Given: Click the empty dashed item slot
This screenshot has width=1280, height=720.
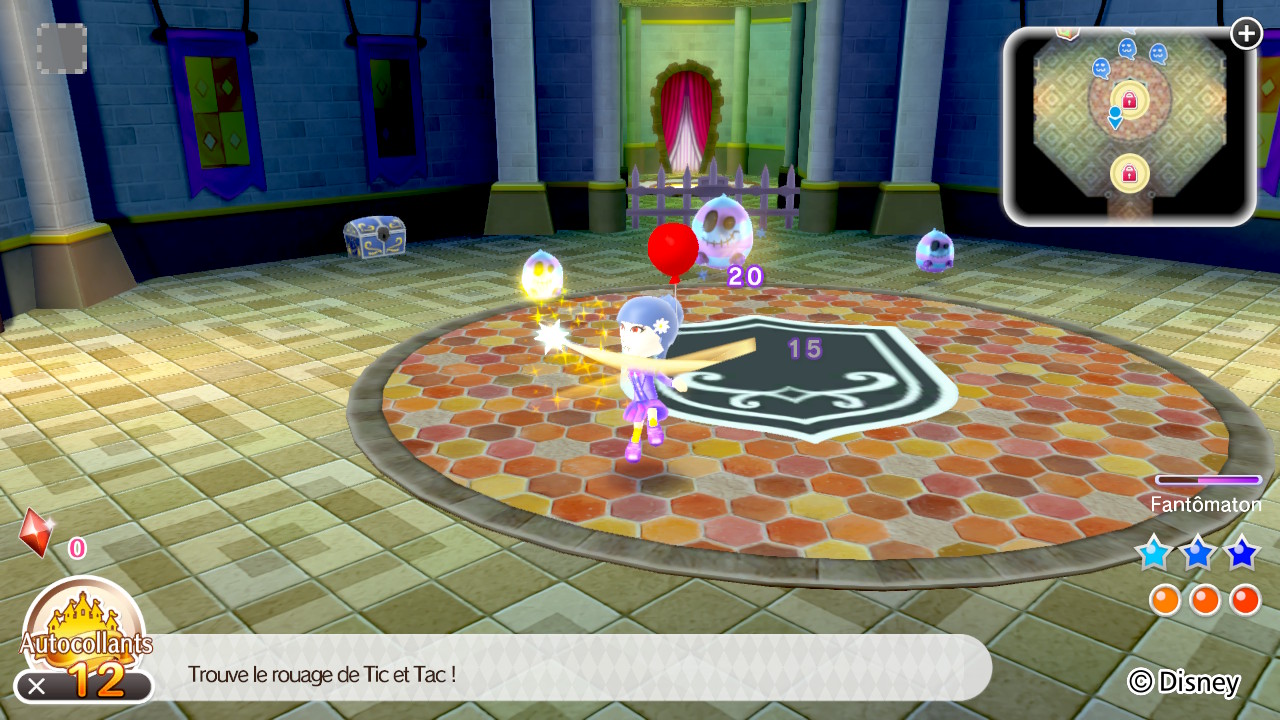Looking at the screenshot, I should tap(62, 48).
